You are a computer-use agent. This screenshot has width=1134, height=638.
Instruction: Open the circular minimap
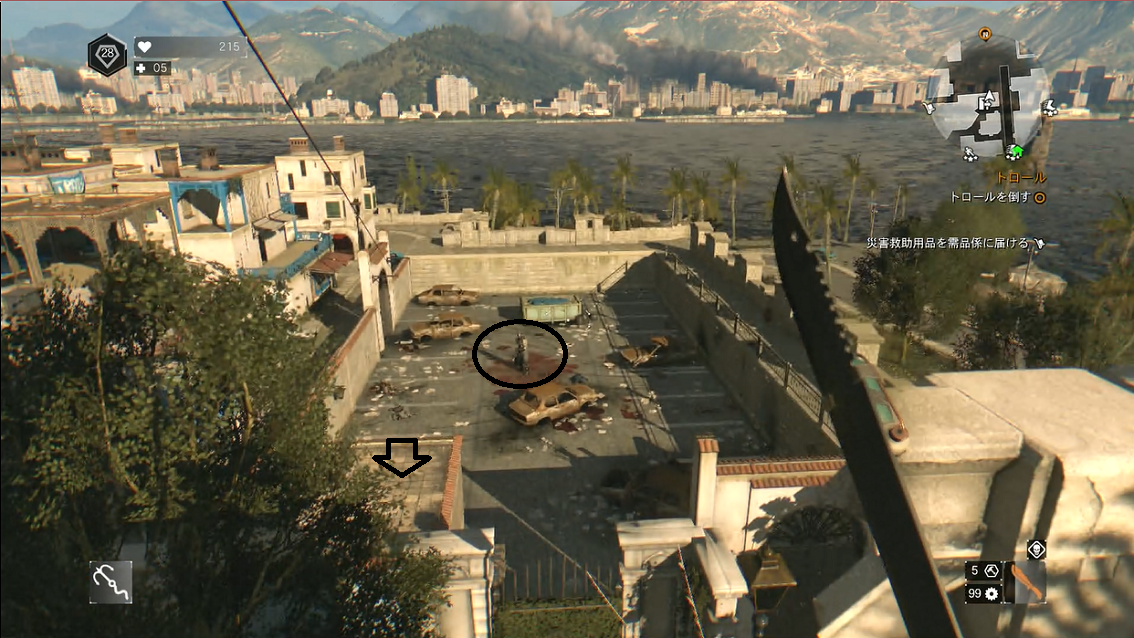pos(991,102)
